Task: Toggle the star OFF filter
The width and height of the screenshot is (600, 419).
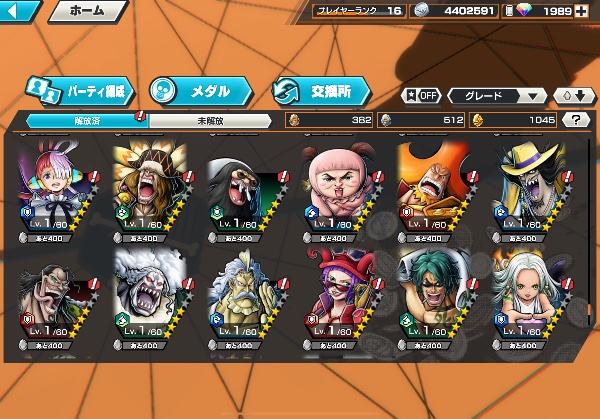Action: [421, 96]
